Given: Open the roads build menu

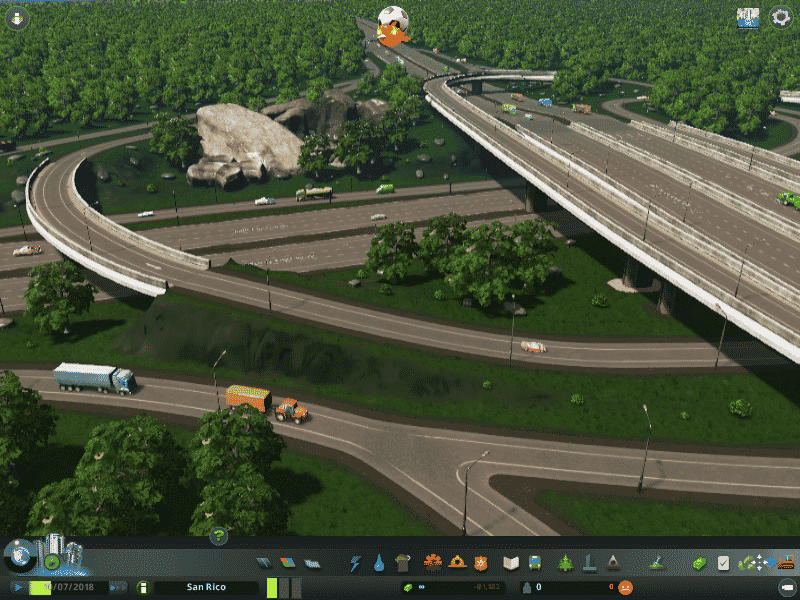Looking at the screenshot, I should pyautogui.click(x=264, y=563).
